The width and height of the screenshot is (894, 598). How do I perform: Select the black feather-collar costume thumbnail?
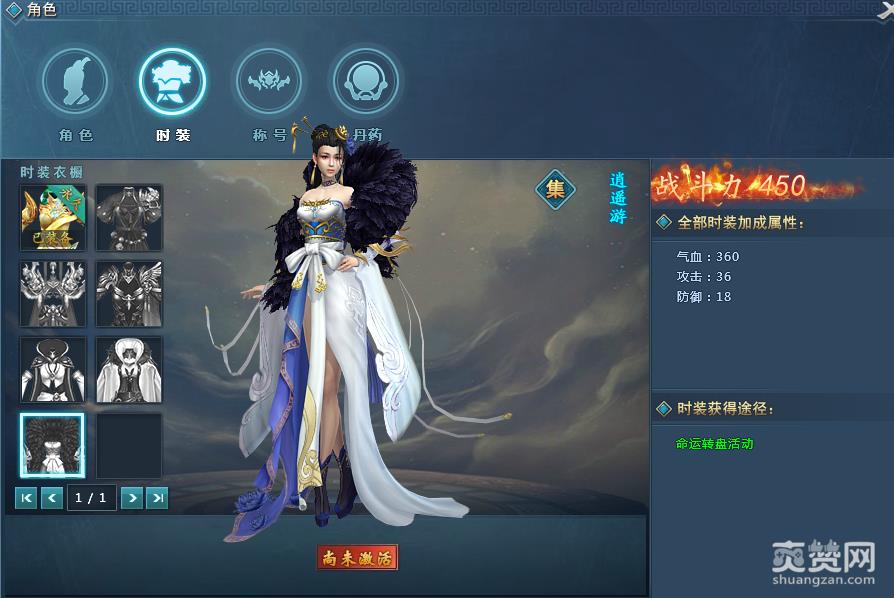tap(53, 446)
